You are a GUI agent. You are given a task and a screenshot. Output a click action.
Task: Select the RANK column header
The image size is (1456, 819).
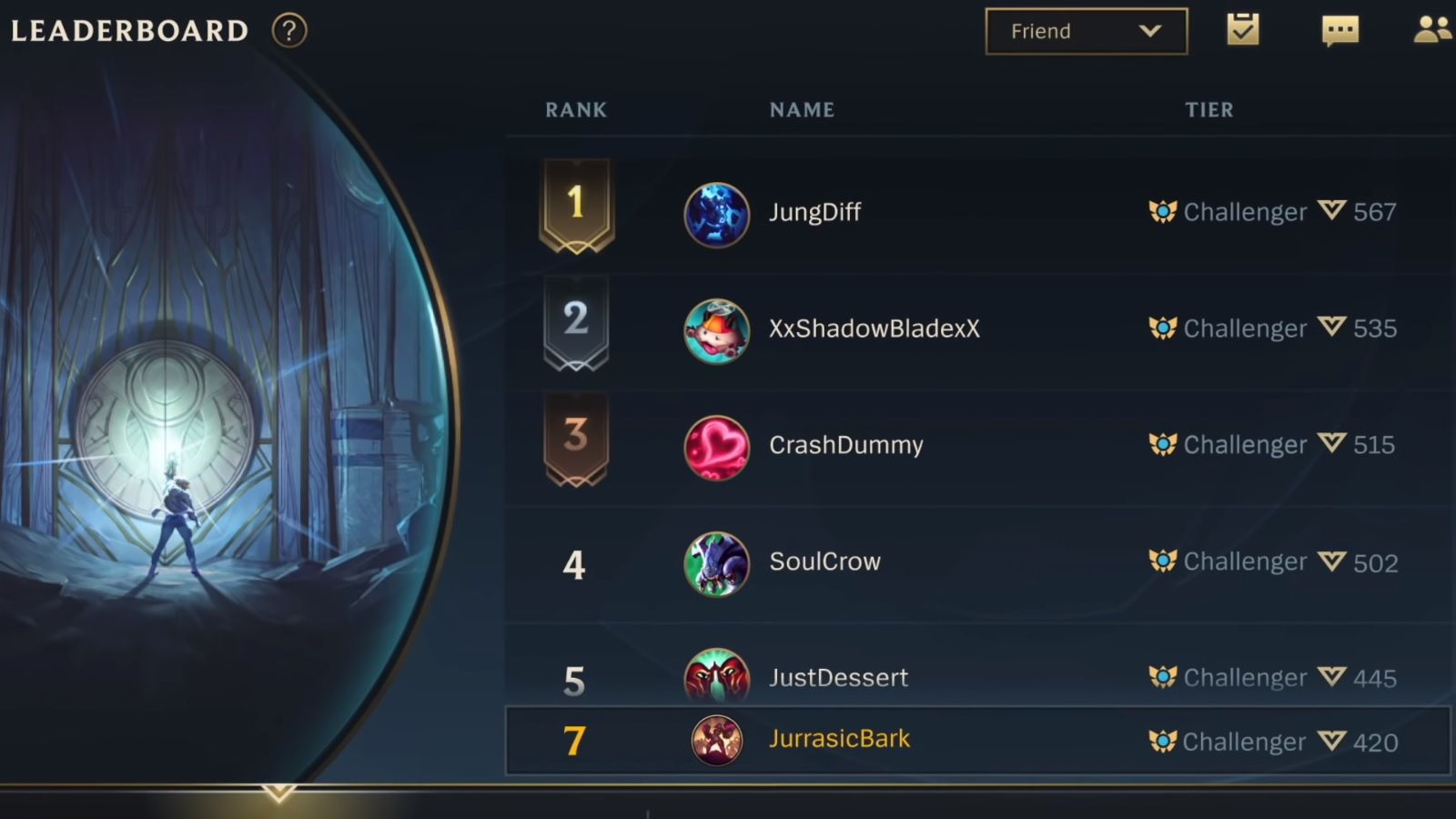575,109
